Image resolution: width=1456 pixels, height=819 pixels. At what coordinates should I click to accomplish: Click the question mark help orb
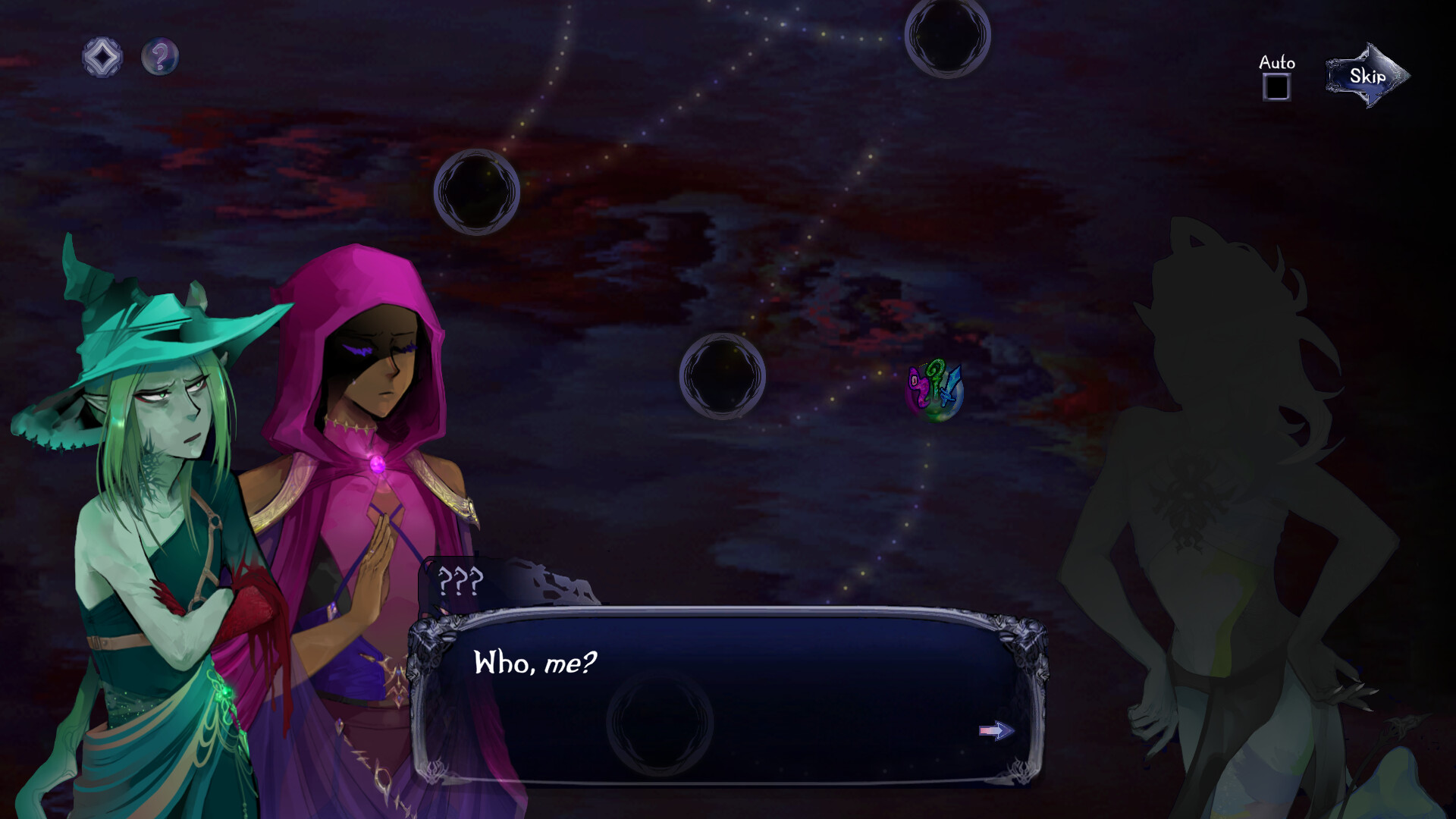pyautogui.click(x=160, y=55)
